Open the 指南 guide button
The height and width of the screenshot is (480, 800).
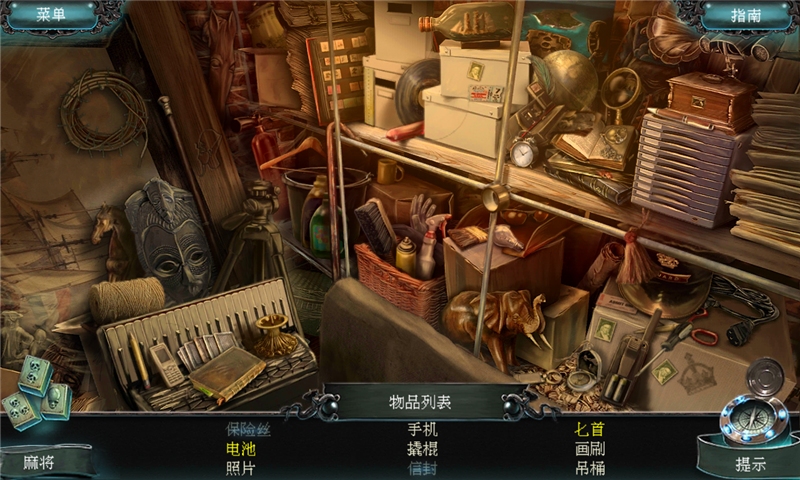pyautogui.click(x=746, y=15)
